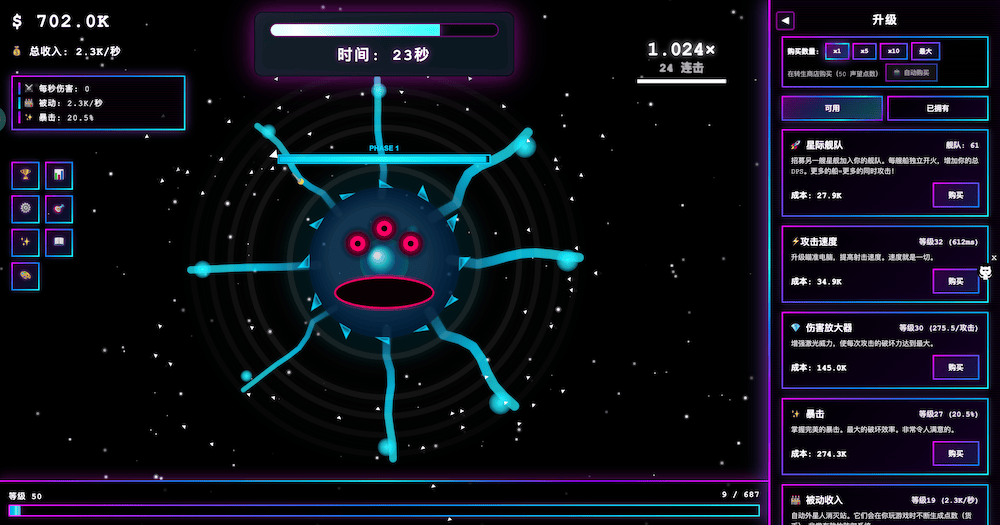Set purchase quantity to x1

[x=836, y=51]
